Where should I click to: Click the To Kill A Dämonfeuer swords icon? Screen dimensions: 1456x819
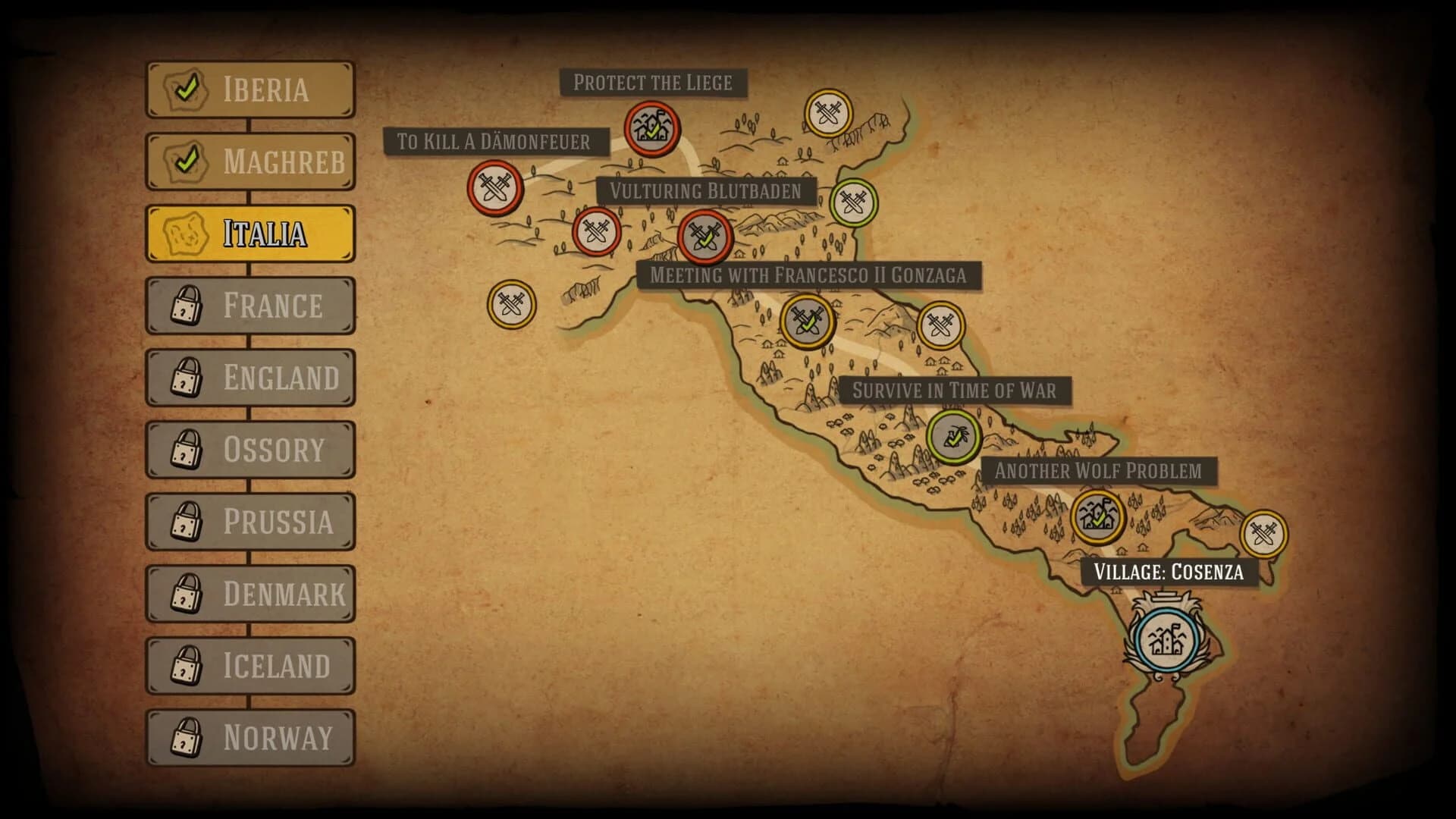click(494, 189)
